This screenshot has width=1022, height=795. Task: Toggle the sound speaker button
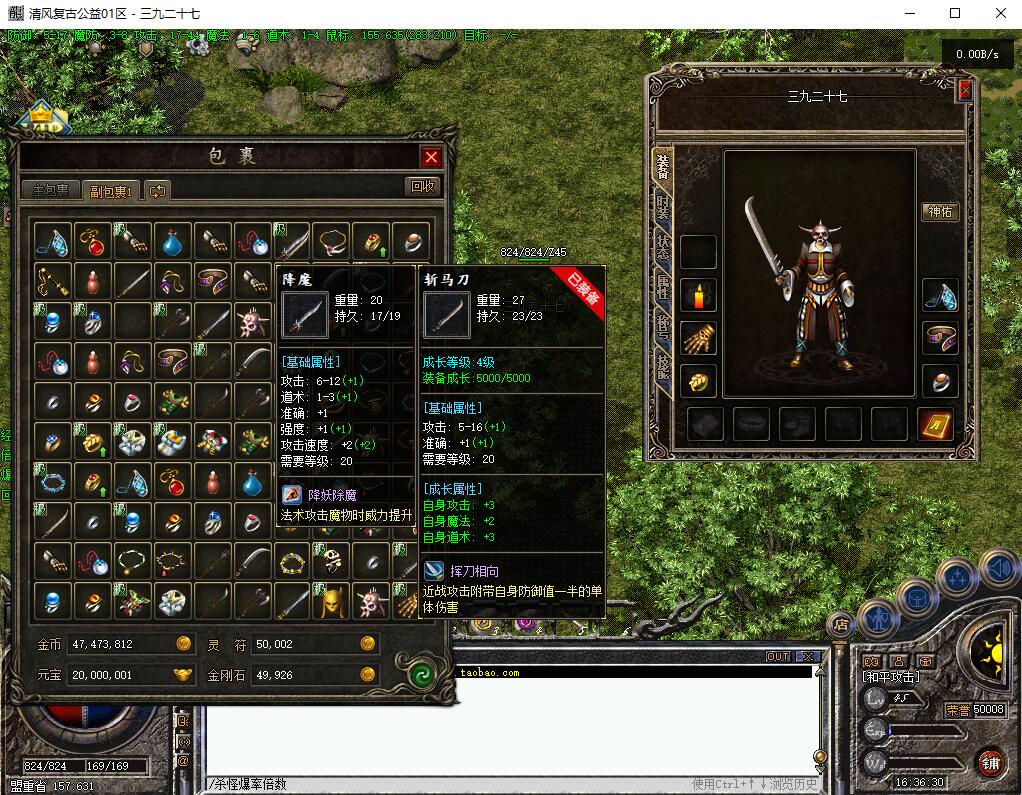1000,570
